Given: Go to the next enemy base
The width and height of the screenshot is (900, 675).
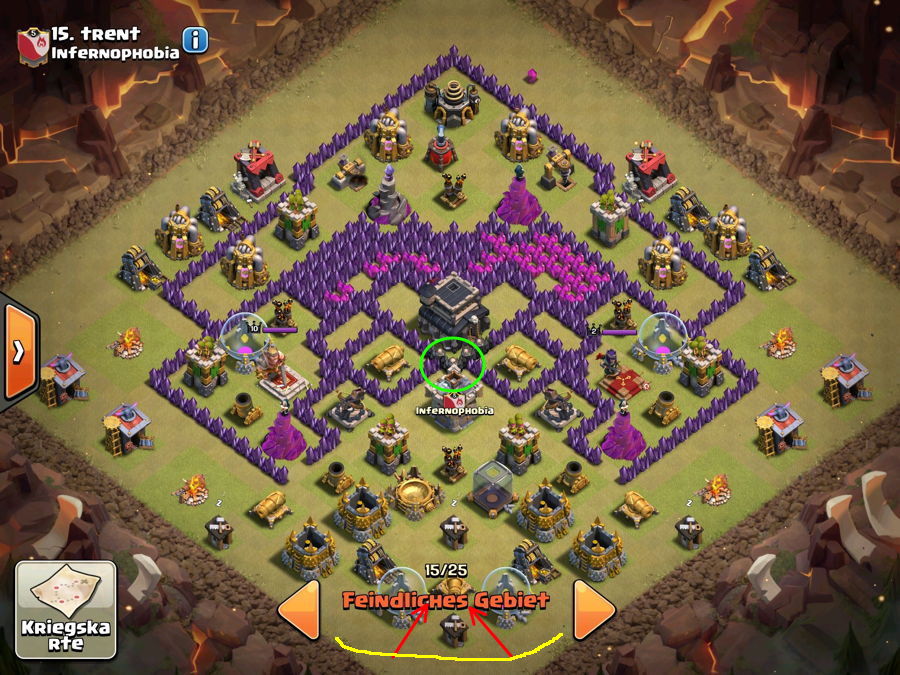Looking at the screenshot, I should point(594,609).
